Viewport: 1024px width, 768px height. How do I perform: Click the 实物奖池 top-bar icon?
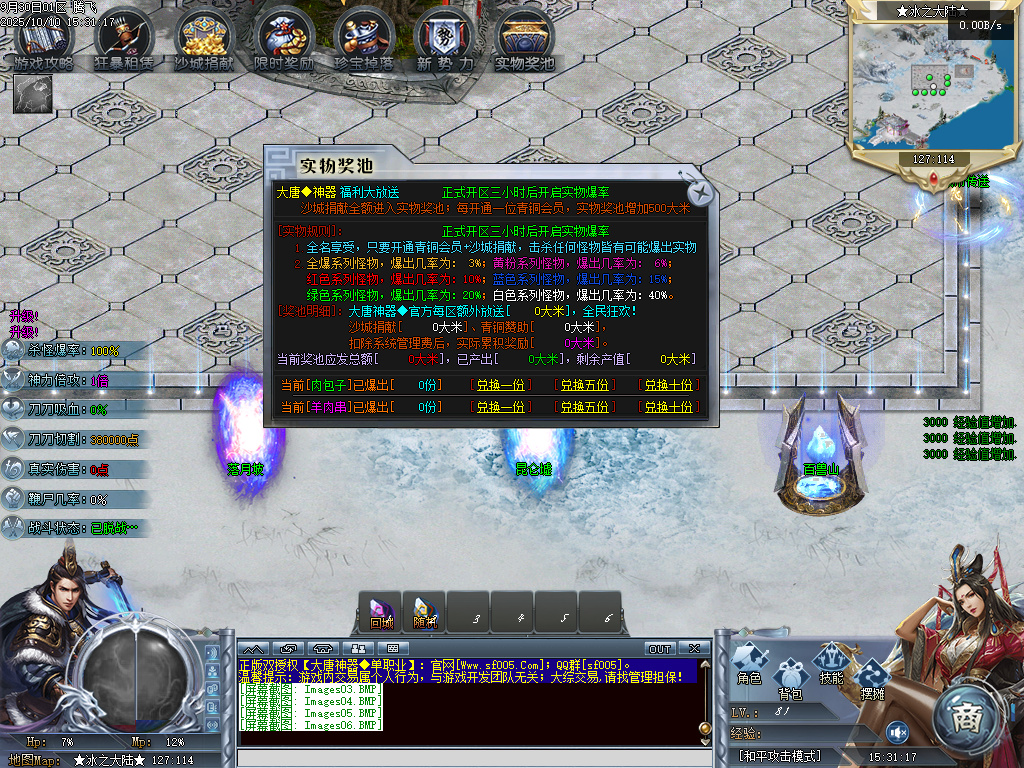coord(525,41)
